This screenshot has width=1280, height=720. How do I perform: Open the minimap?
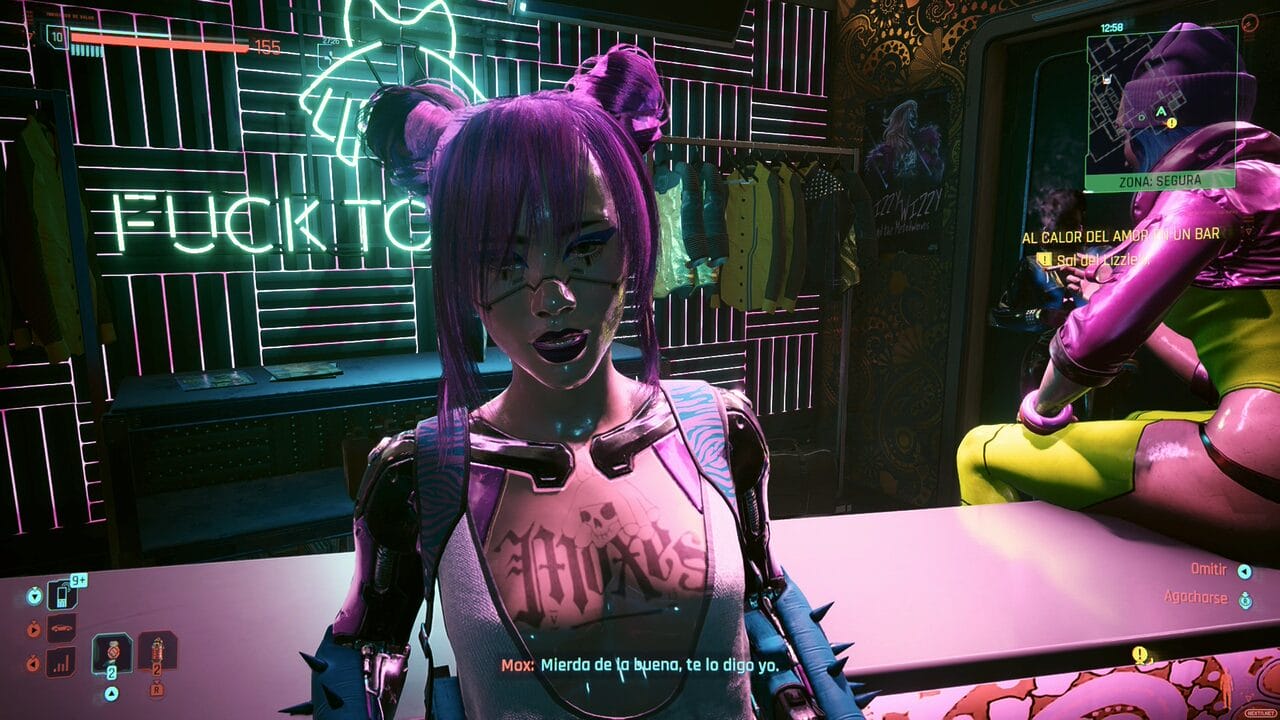(x=1161, y=99)
